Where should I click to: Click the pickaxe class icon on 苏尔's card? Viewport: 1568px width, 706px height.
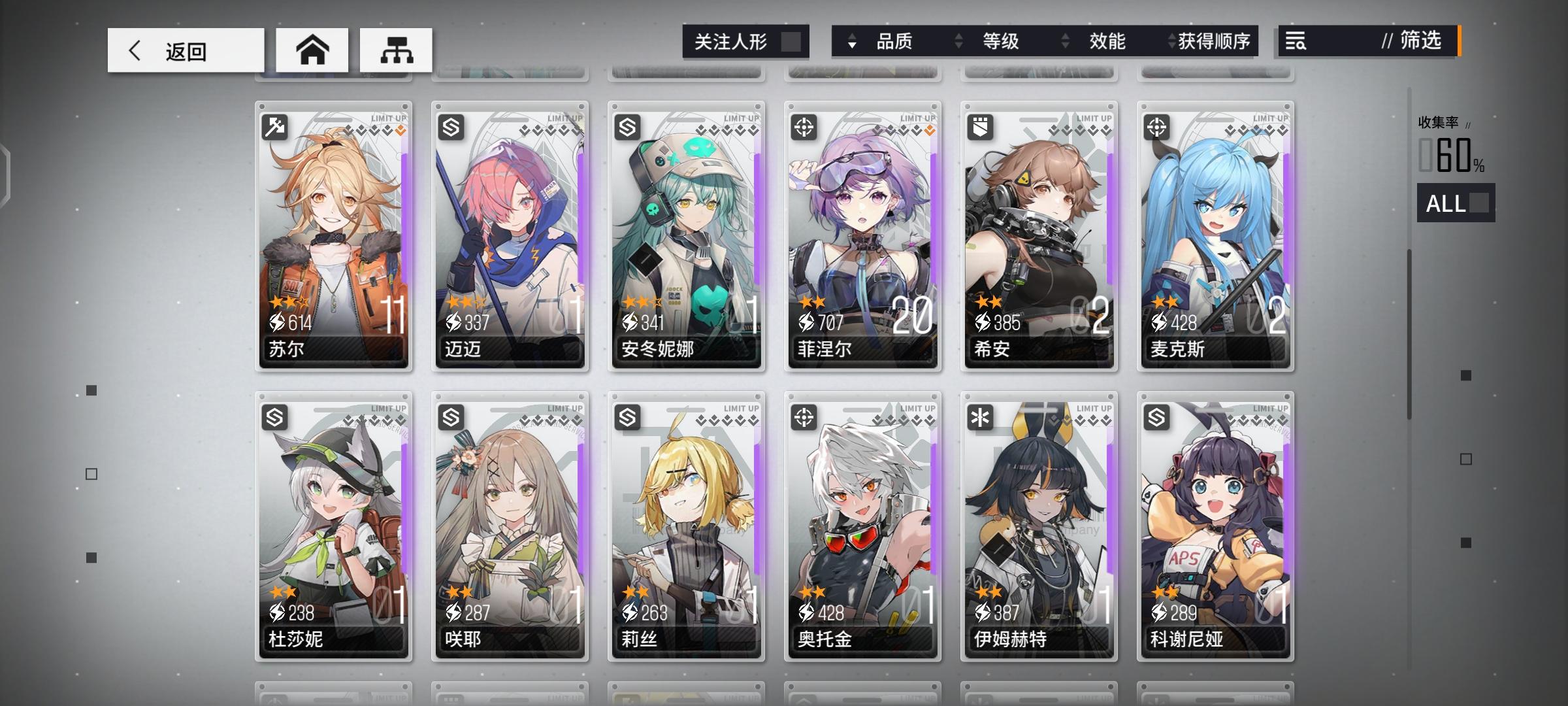point(274,127)
